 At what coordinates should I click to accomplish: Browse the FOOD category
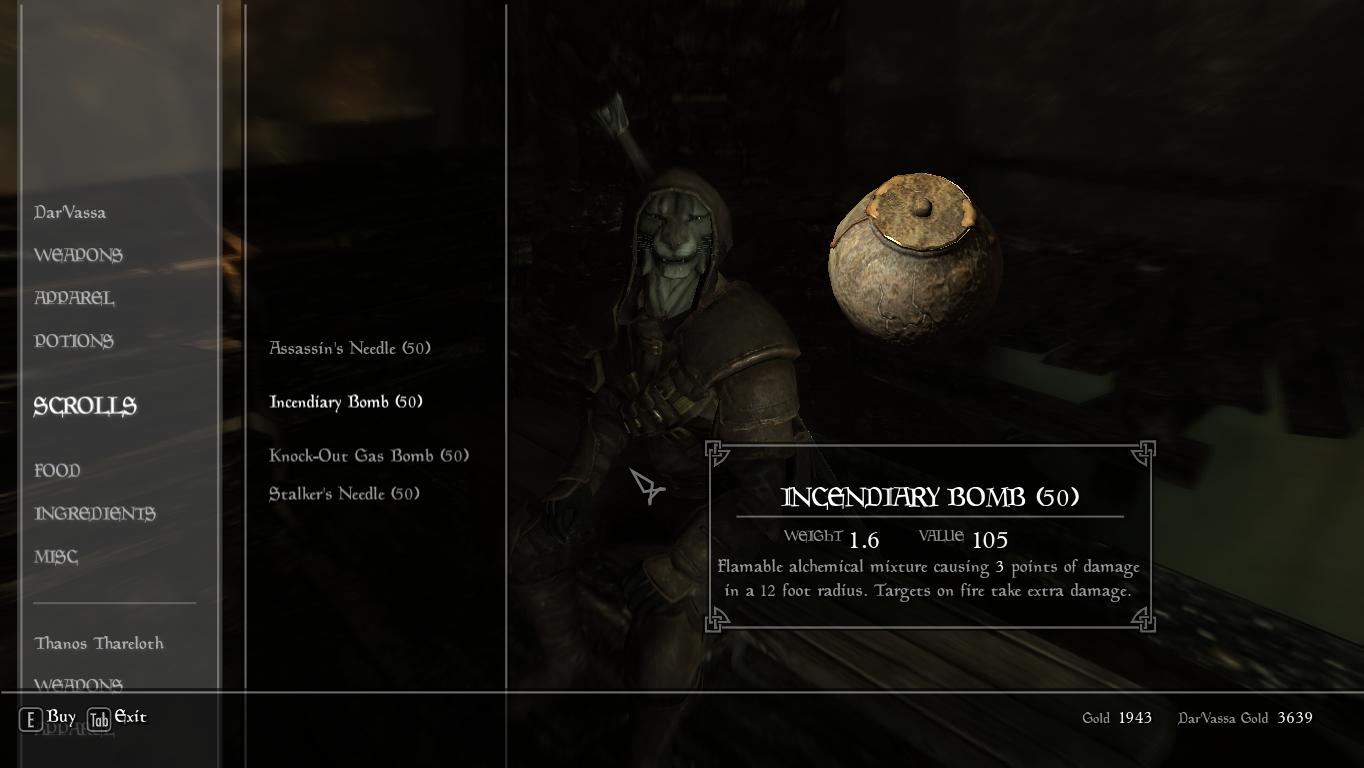57,470
